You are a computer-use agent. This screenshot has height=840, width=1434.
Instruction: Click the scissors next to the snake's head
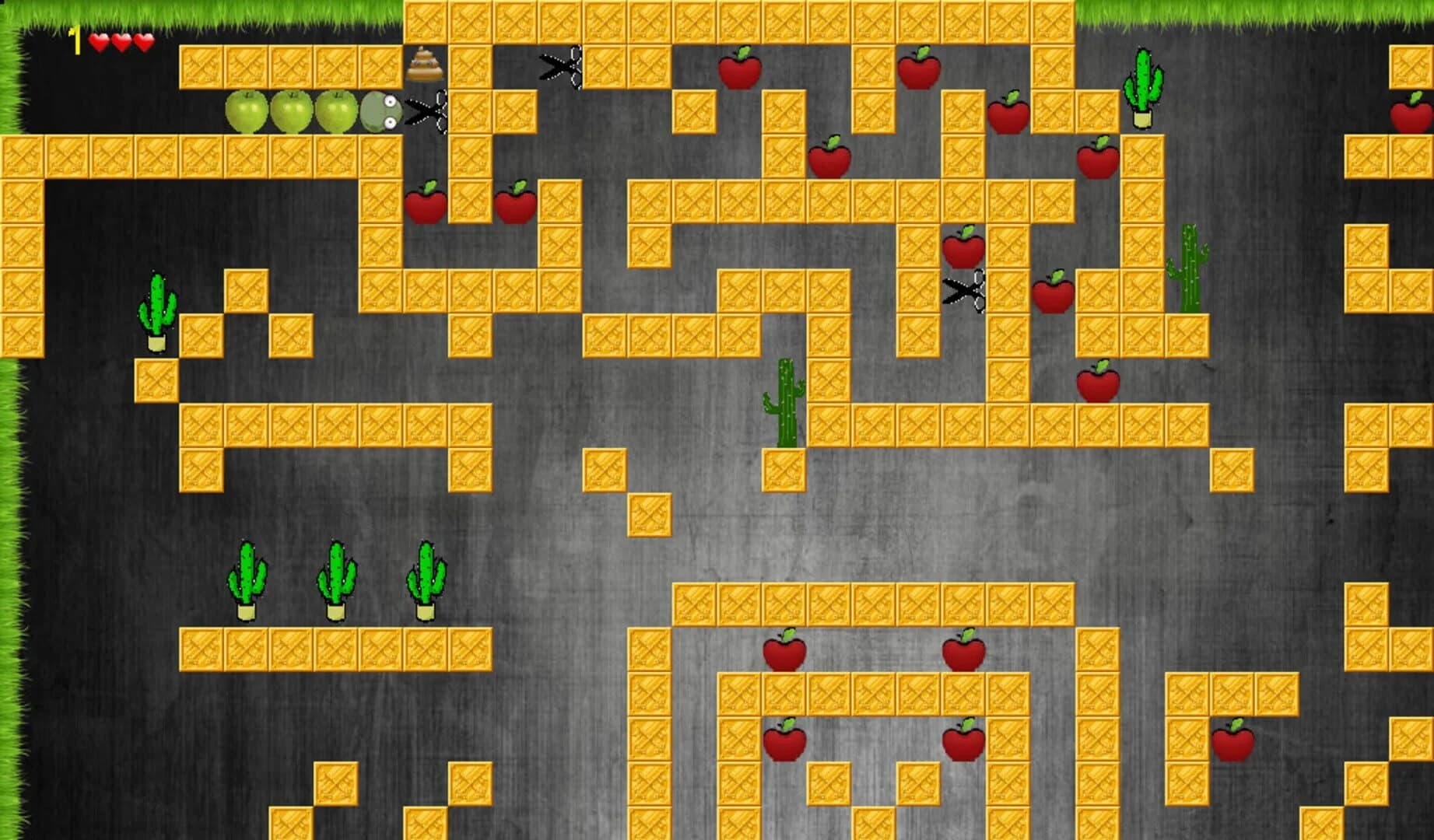[x=426, y=111]
